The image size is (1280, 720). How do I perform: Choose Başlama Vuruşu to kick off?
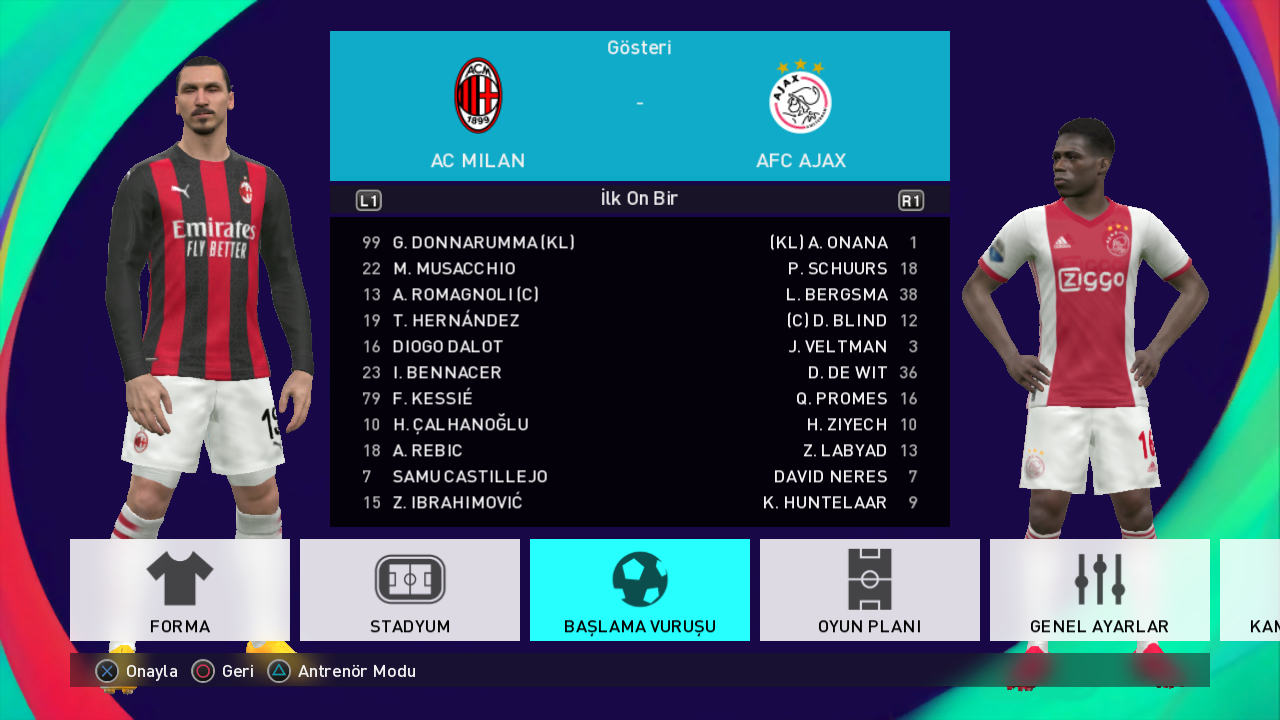(640, 590)
